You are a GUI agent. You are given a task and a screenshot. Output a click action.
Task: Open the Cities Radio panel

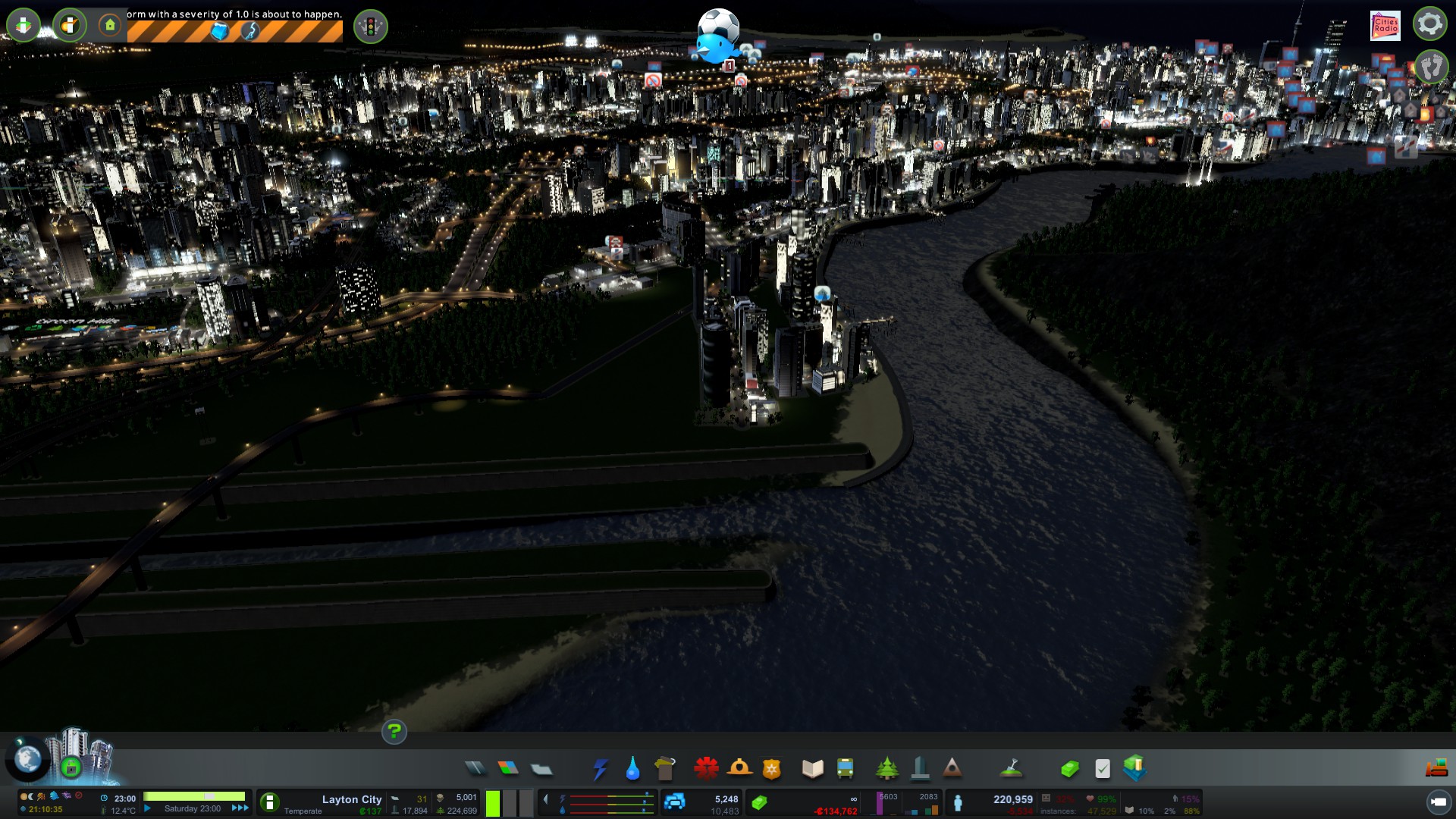click(1385, 25)
